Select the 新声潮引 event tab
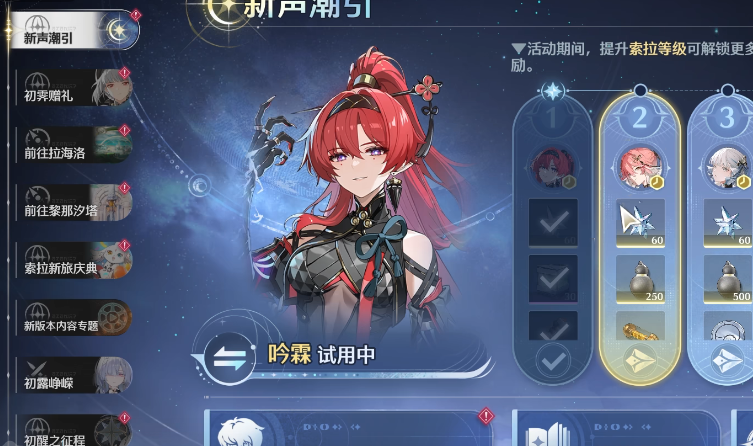 pyautogui.click(x=70, y=37)
